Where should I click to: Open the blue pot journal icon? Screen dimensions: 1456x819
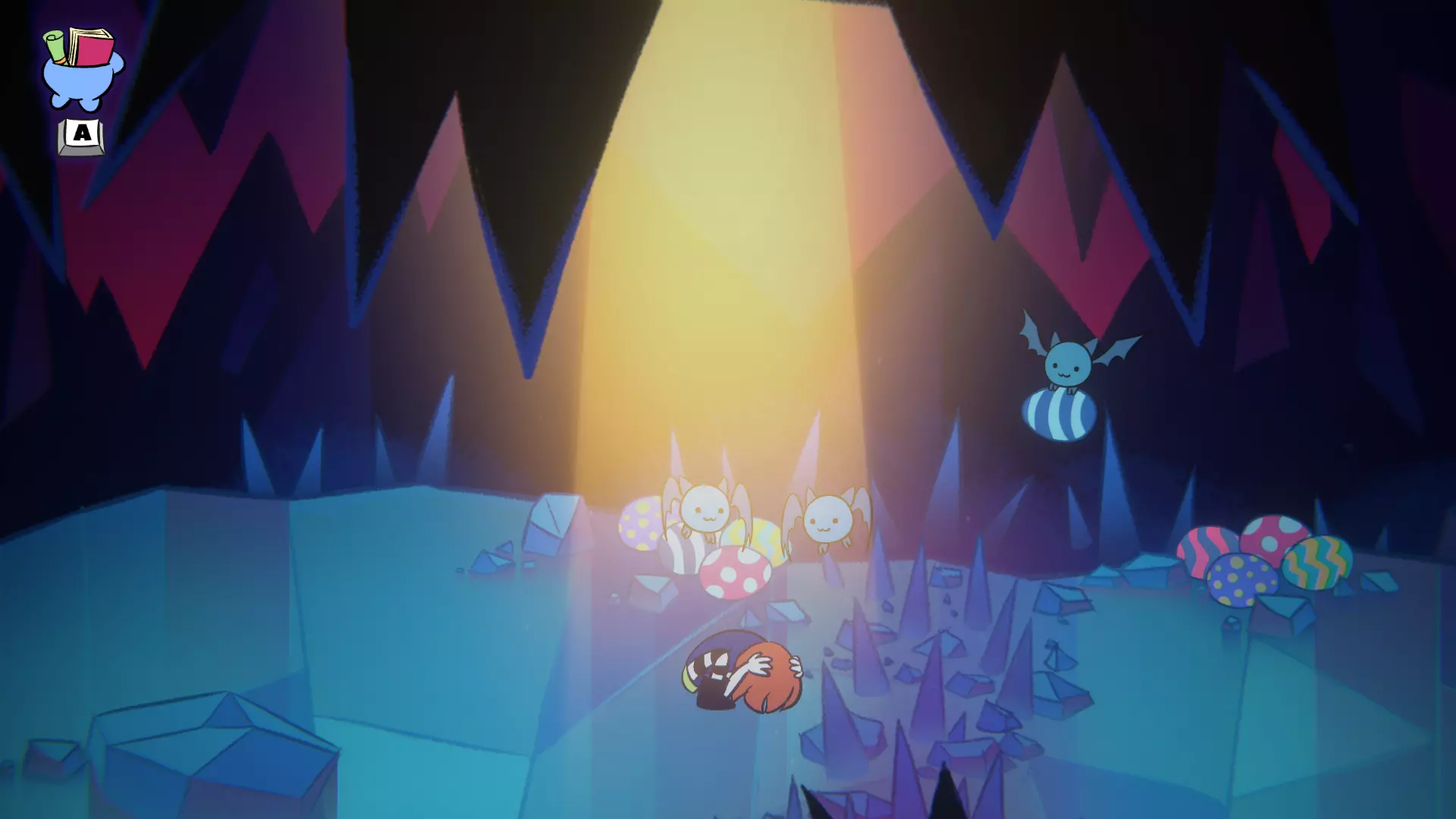81,70
